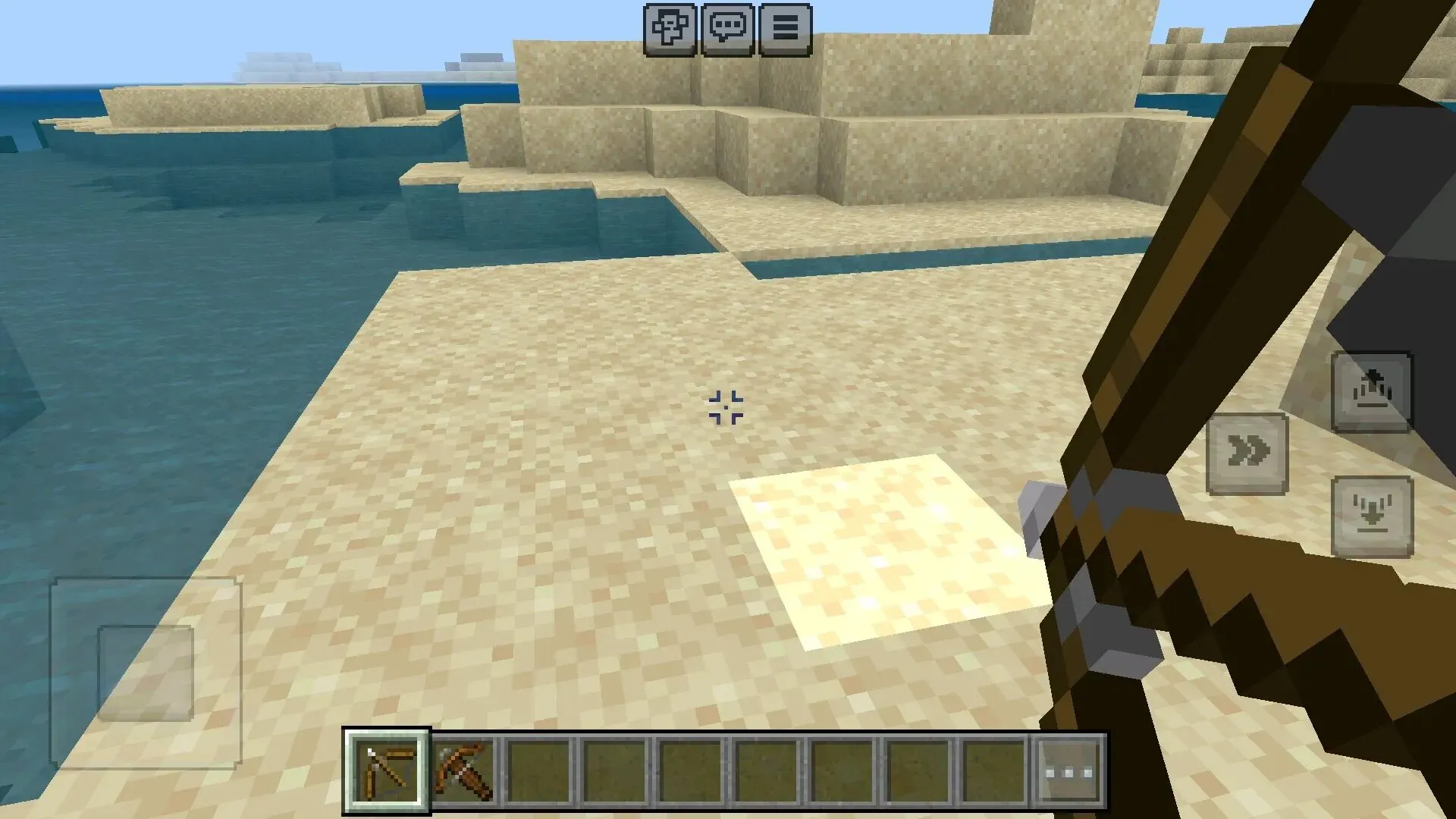Tap the movement joystick thumb pad
Image resolution: width=1456 pixels, height=819 pixels.
click(146, 673)
